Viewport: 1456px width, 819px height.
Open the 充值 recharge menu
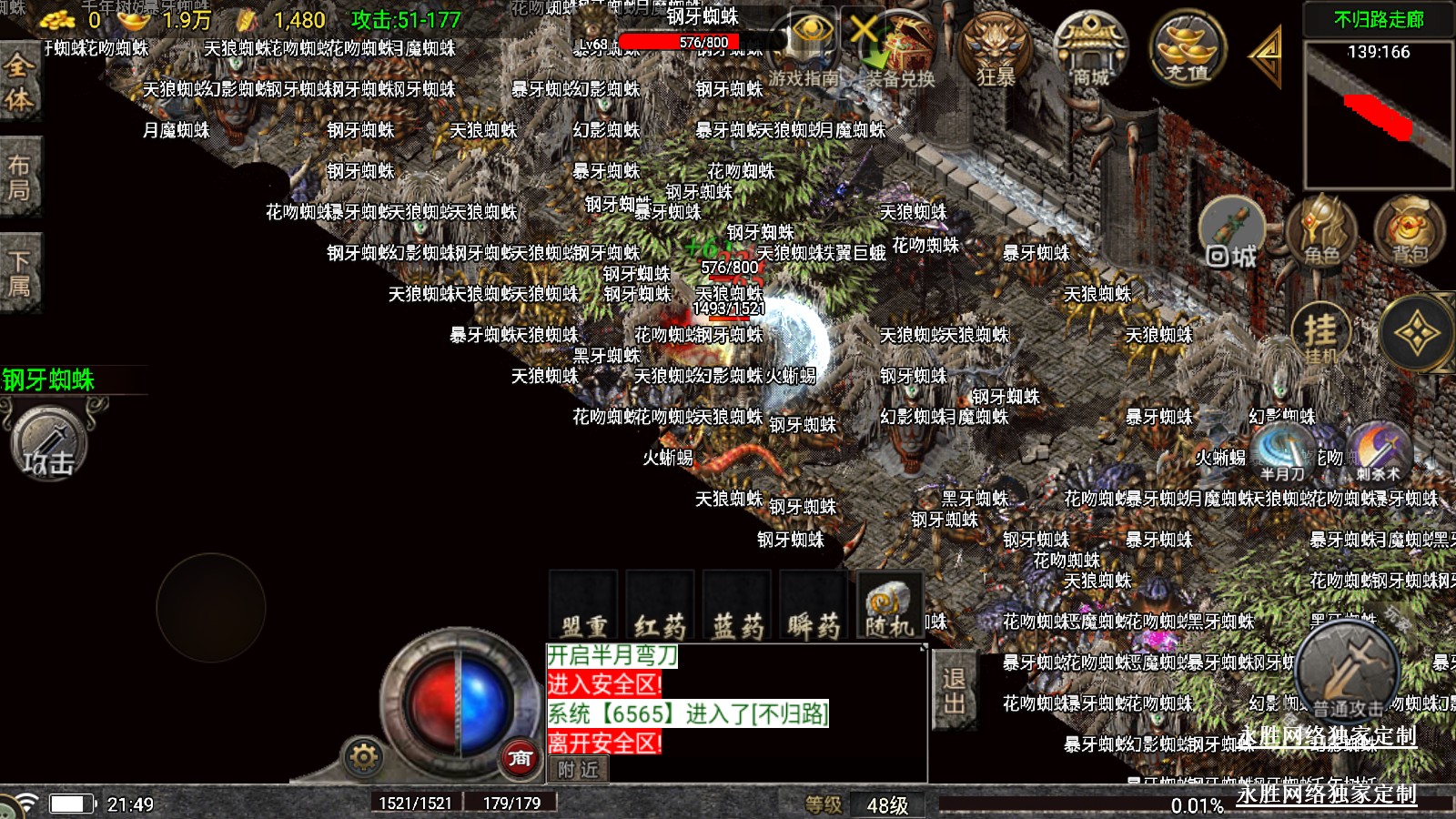point(1188,50)
